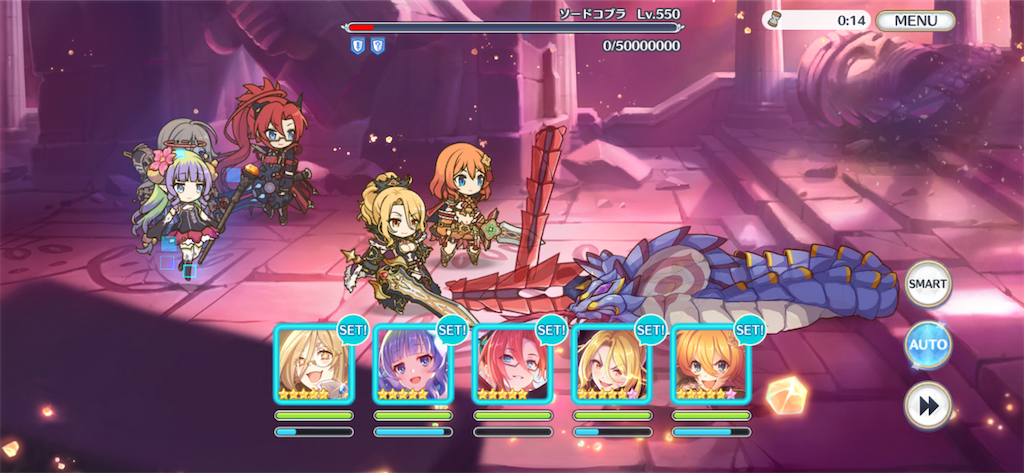Viewport: 1024px width, 473px height.
Task: Select the glasses blonde character portrait
Action: [x=313, y=364]
